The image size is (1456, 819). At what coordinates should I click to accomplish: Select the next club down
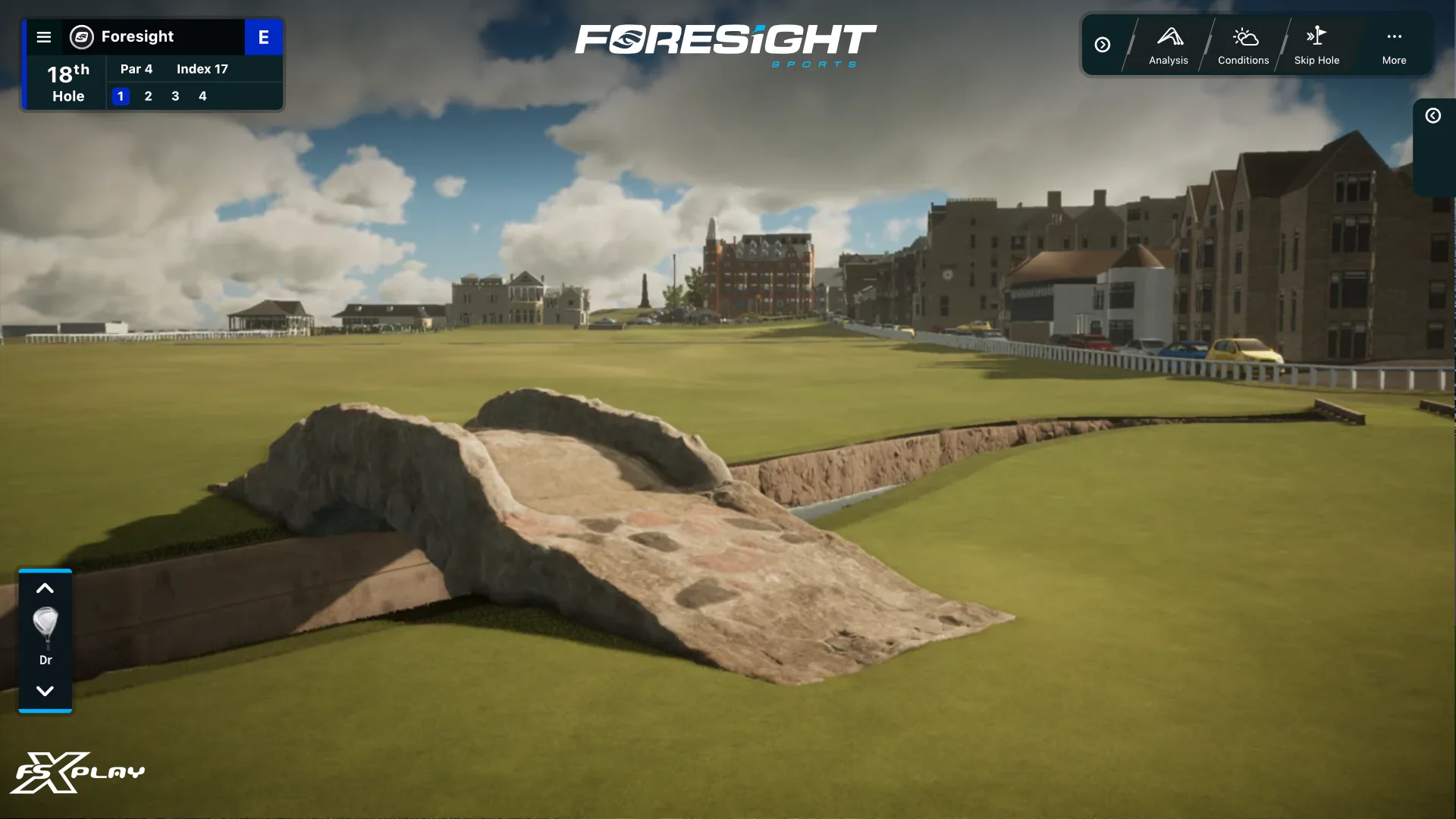click(x=45, y=691)
